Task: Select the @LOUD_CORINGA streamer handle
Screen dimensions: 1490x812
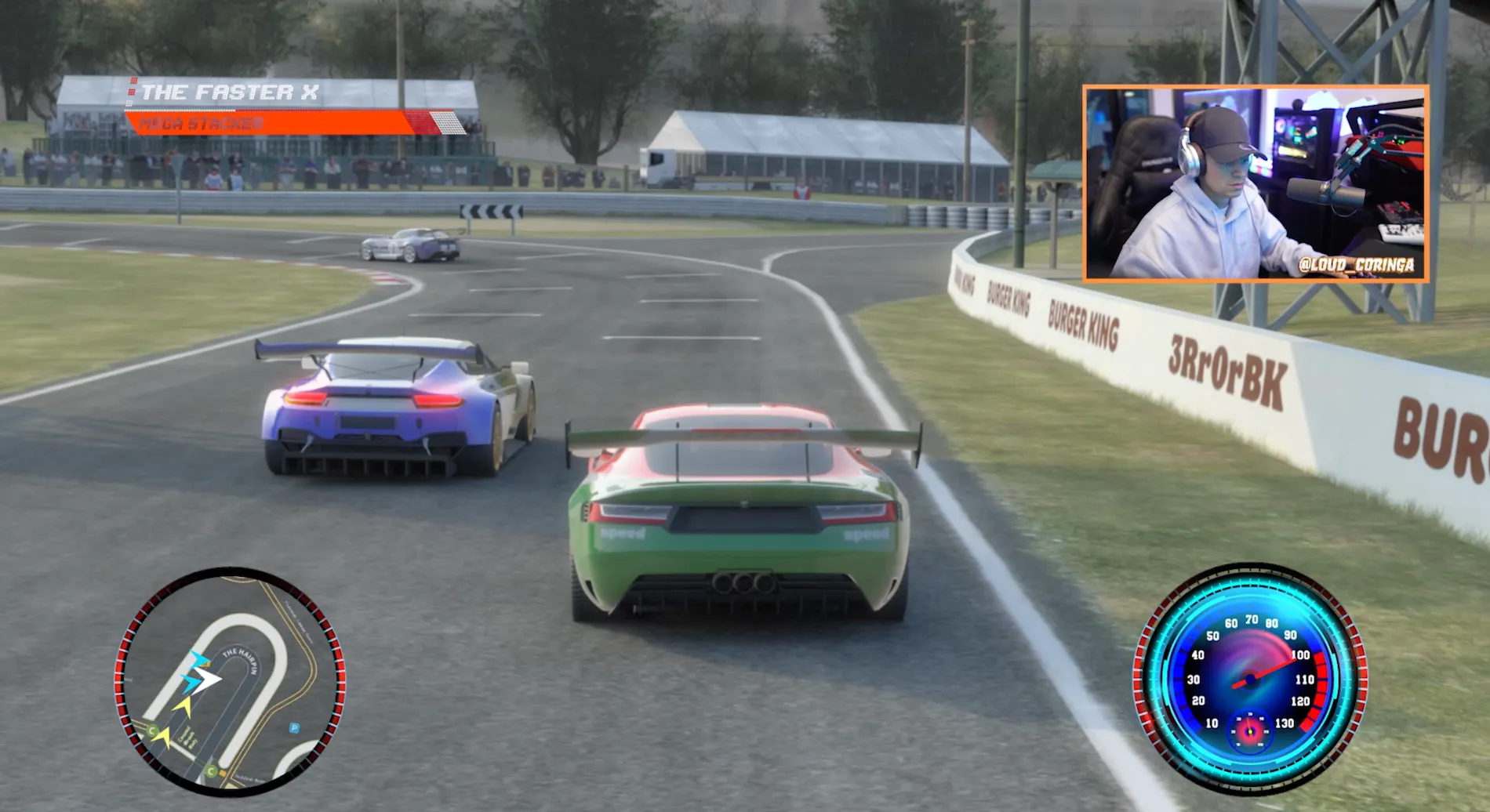Action: pyautogui.click(x=1356, y=265)
